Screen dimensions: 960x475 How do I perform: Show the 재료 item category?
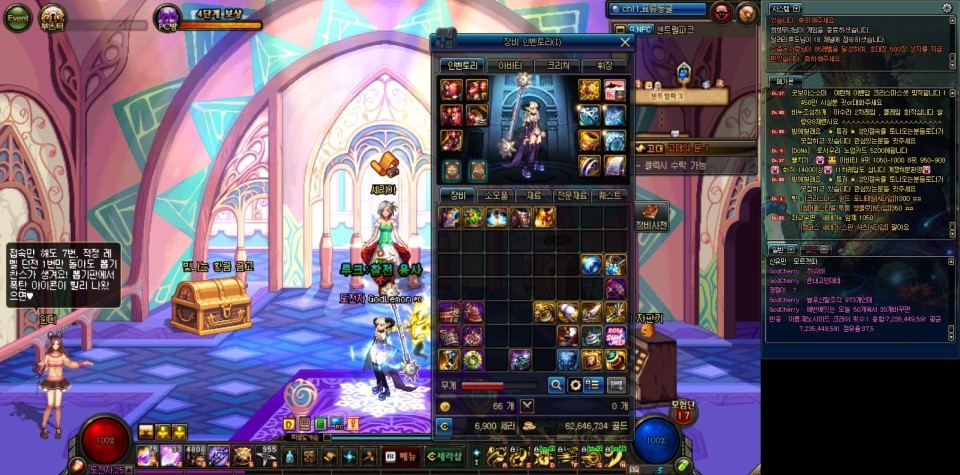[x=535, y=196]
